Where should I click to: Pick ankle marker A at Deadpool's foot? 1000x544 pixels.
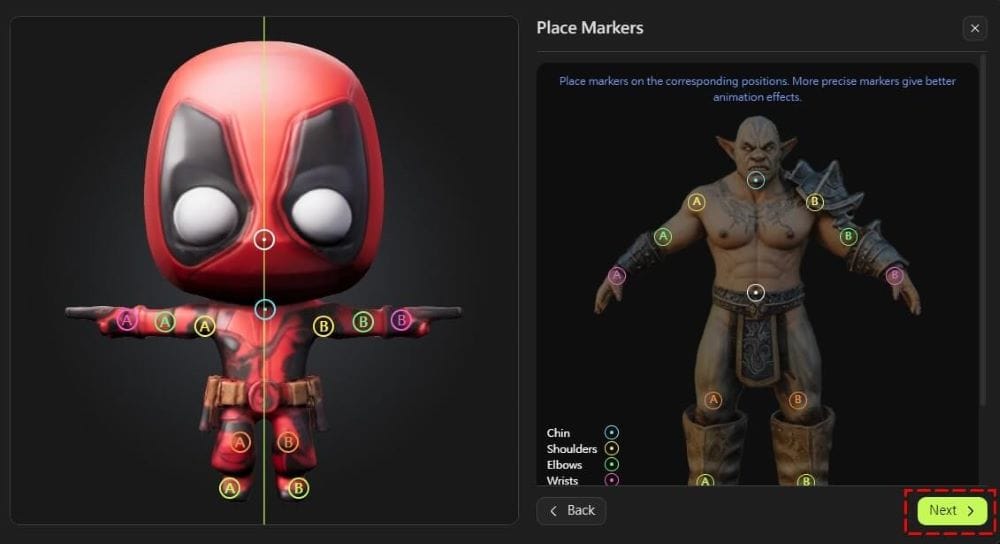[x=230, y=488]
